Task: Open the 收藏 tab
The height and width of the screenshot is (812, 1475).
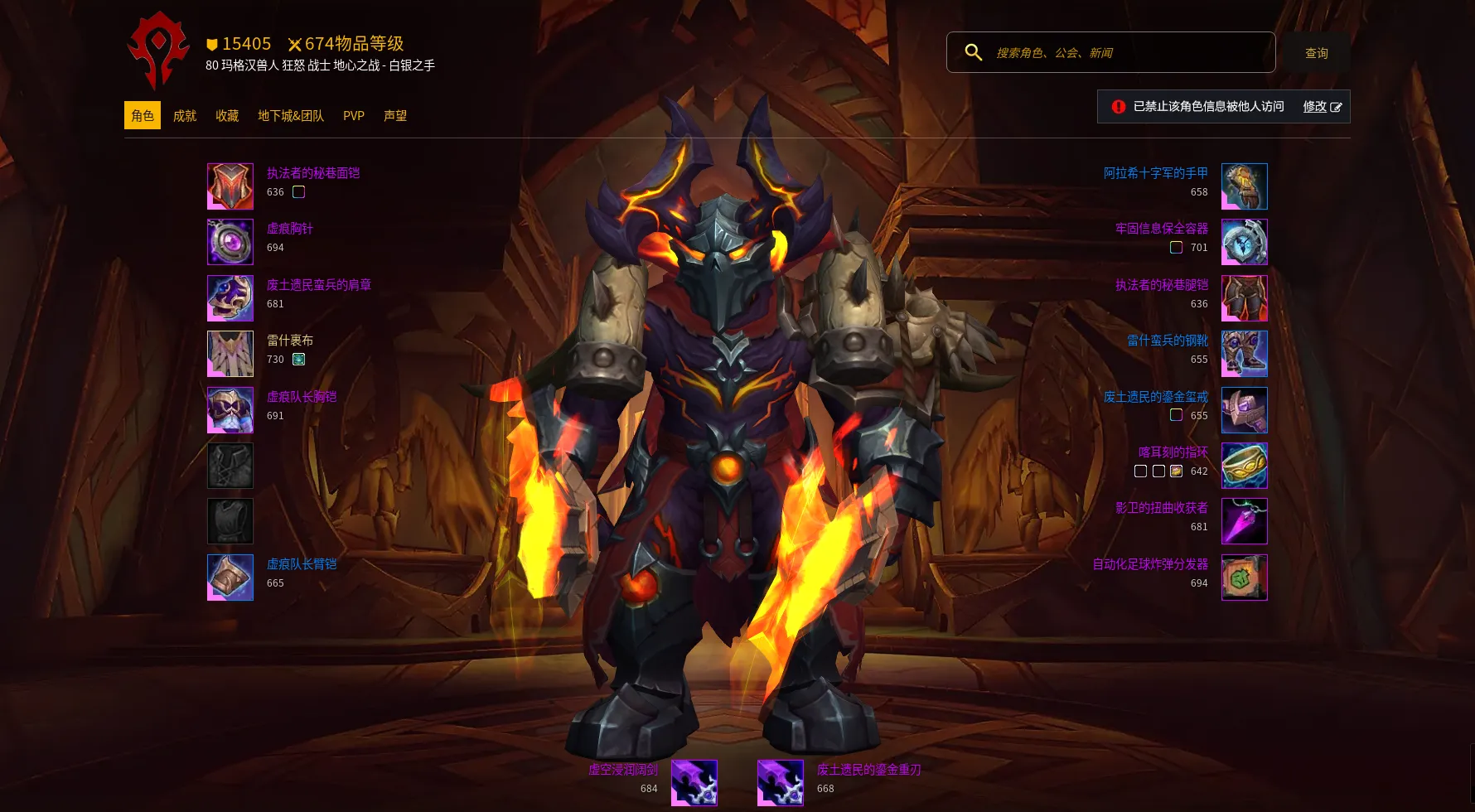Action: pyautogui.click(x=227, y=116)
